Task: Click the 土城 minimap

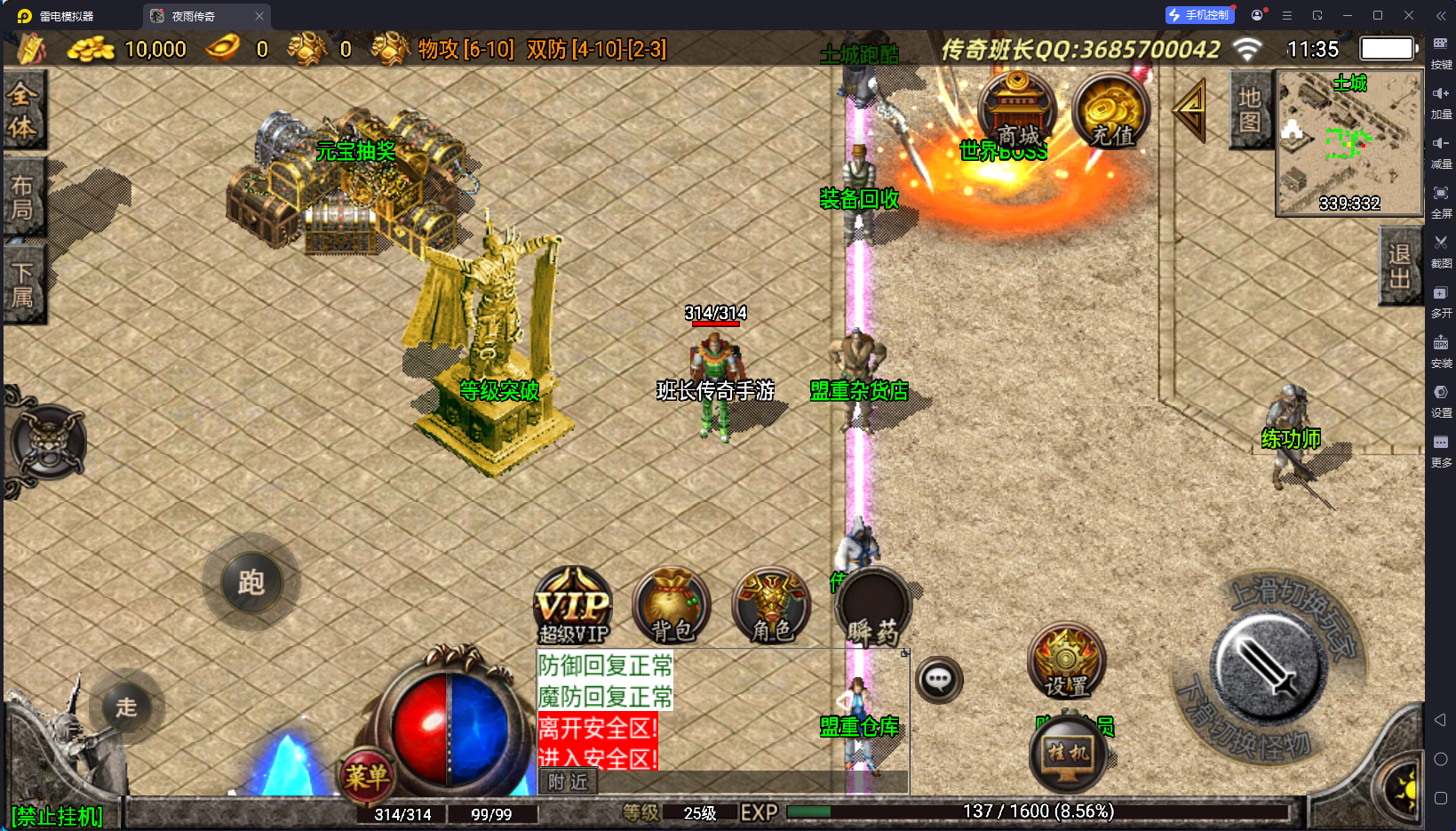Action: coord(1349,142)
